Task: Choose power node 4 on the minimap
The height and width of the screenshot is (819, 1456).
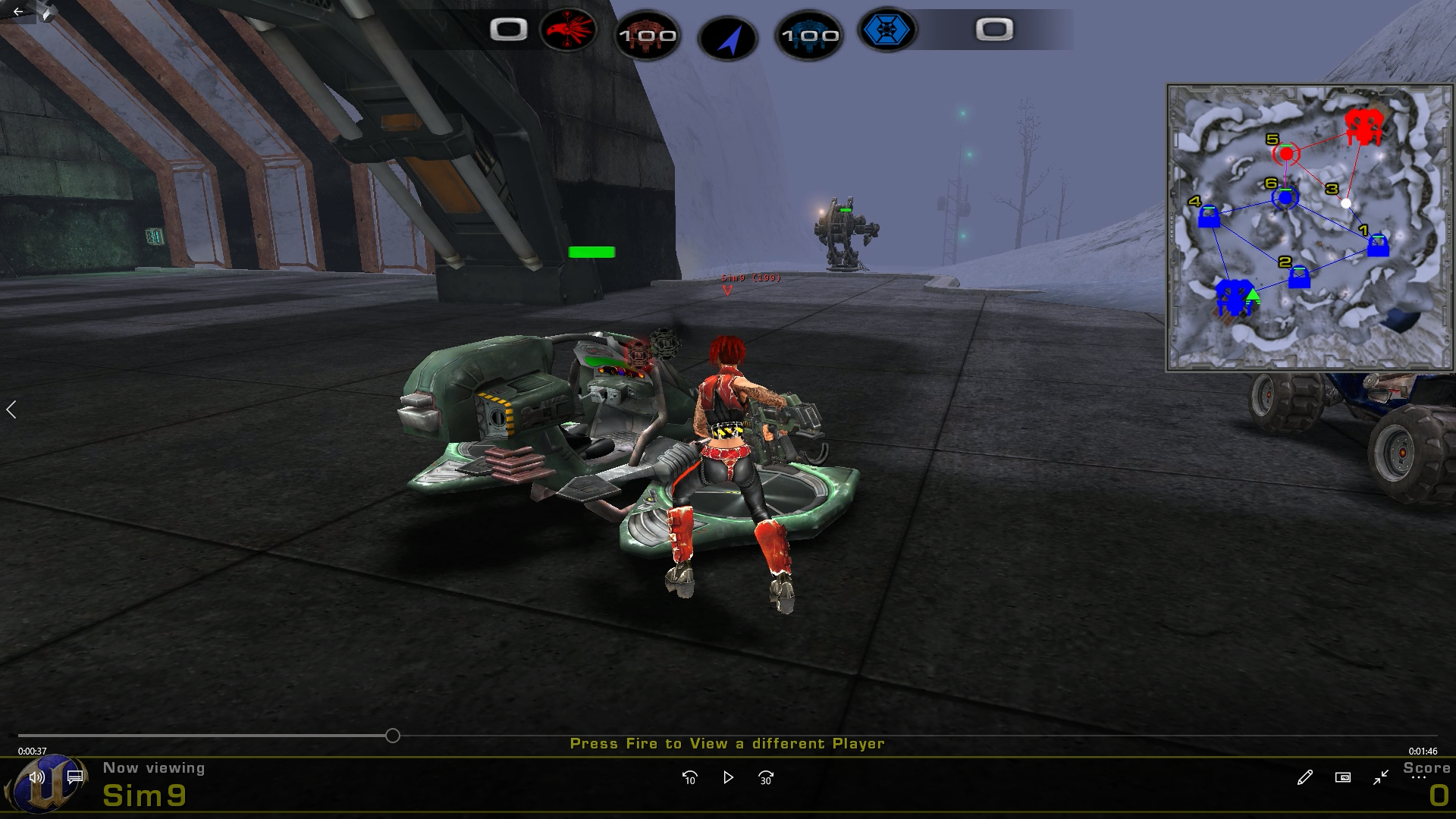Action: 1209,218
